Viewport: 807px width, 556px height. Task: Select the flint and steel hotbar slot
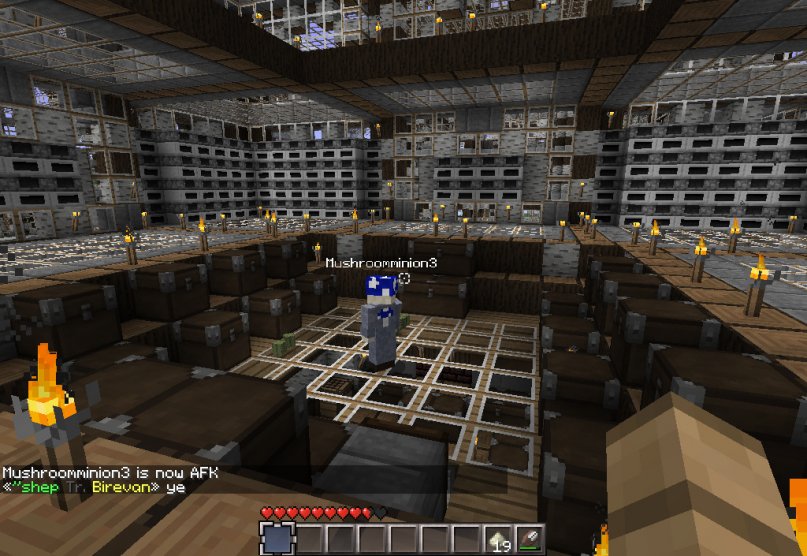(530, 541)
